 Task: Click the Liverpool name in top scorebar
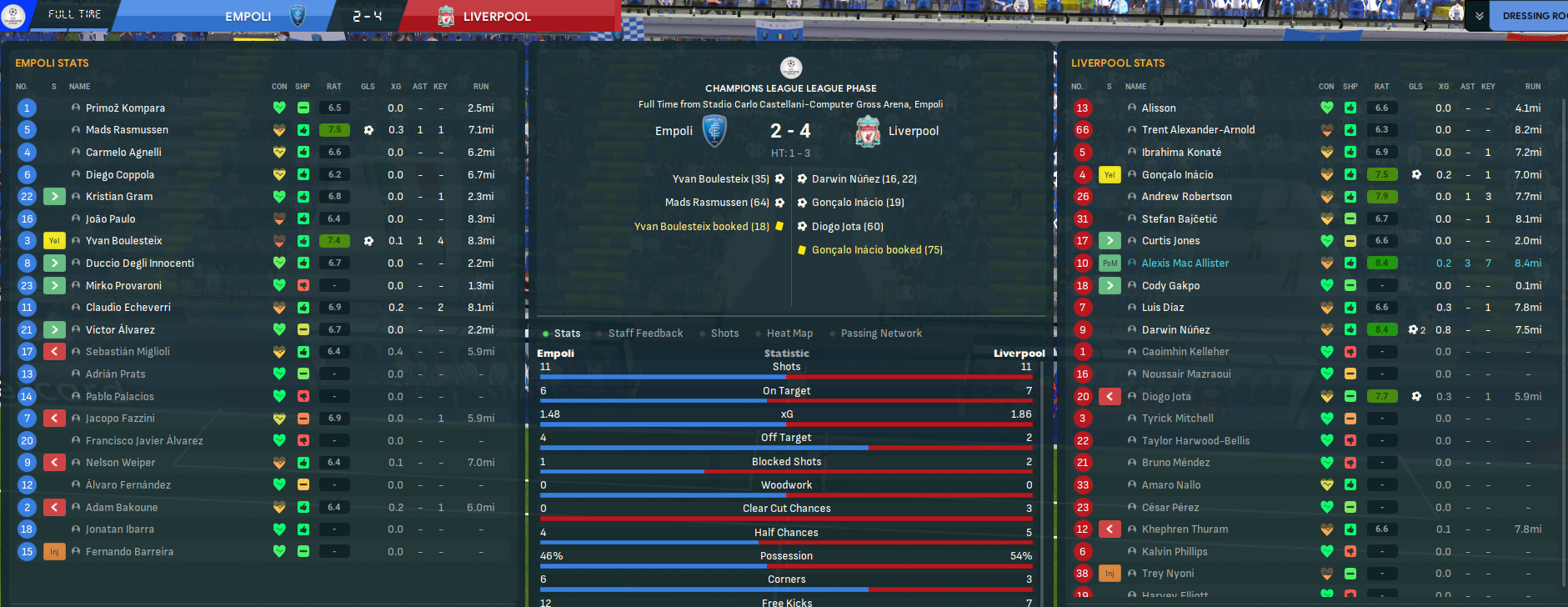click(x=497, y=17)
